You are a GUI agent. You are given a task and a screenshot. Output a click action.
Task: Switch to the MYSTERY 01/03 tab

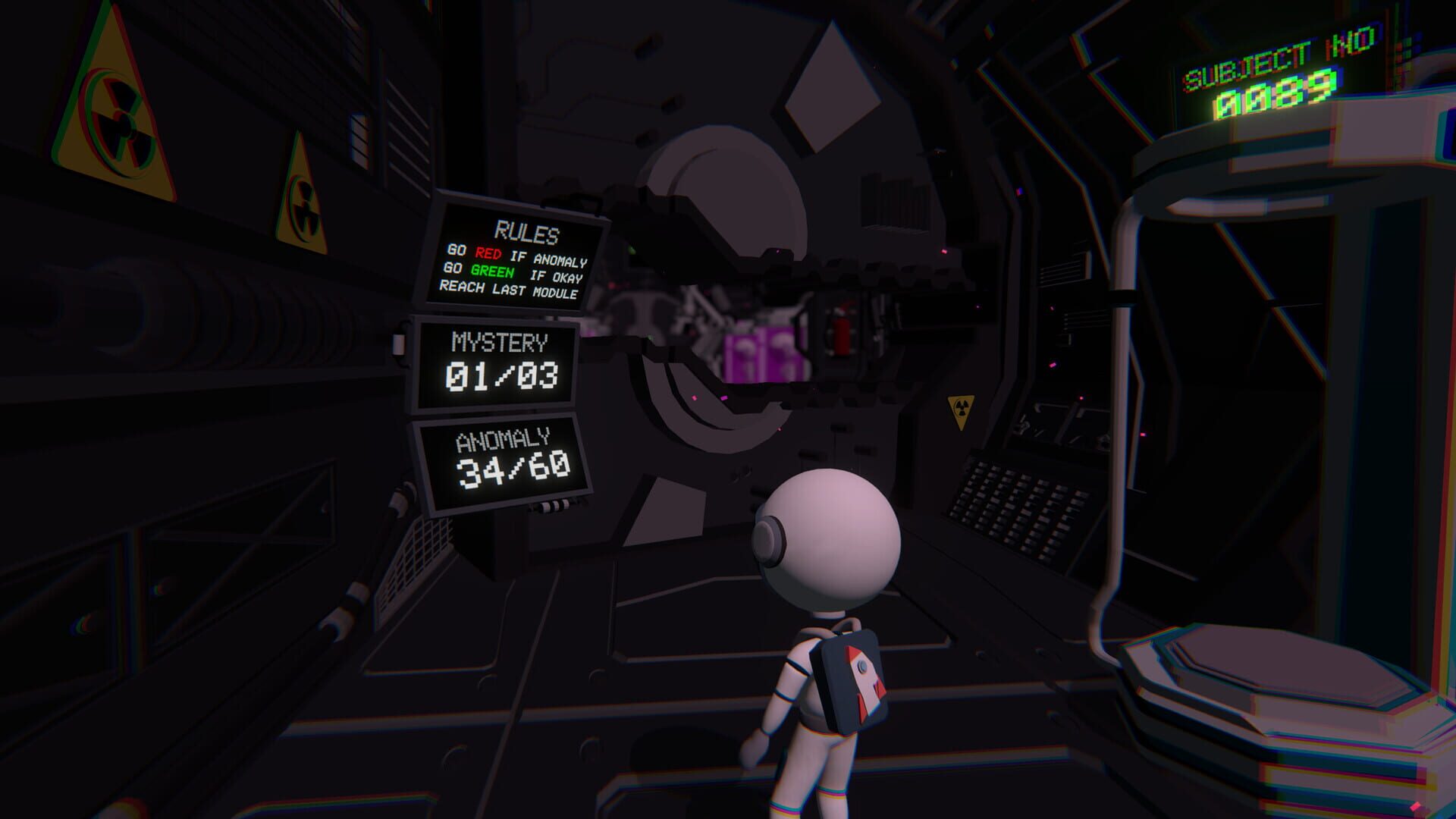click(x=500, y=375)
